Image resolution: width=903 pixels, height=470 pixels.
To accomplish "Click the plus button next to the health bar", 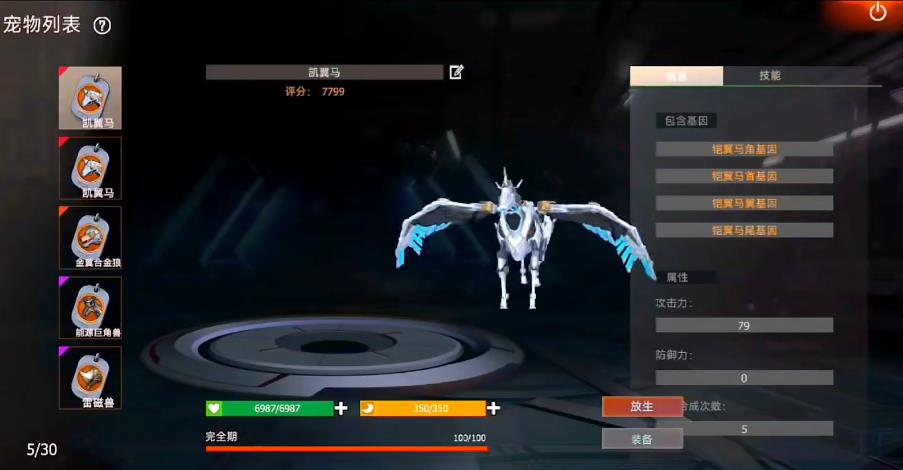I will pos(341,408).
